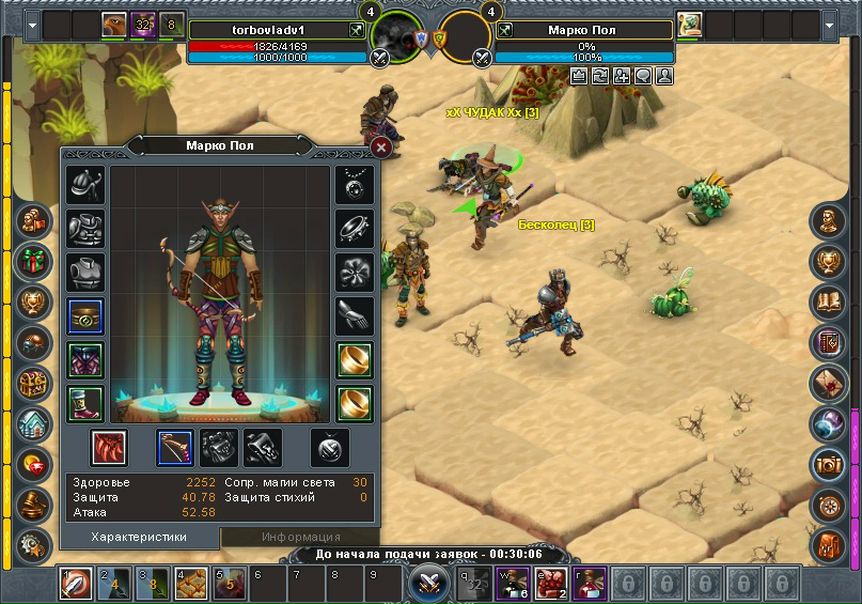Switch to the Информация tab
This screenshot has height=604, width=862.
tap(301, 537)
